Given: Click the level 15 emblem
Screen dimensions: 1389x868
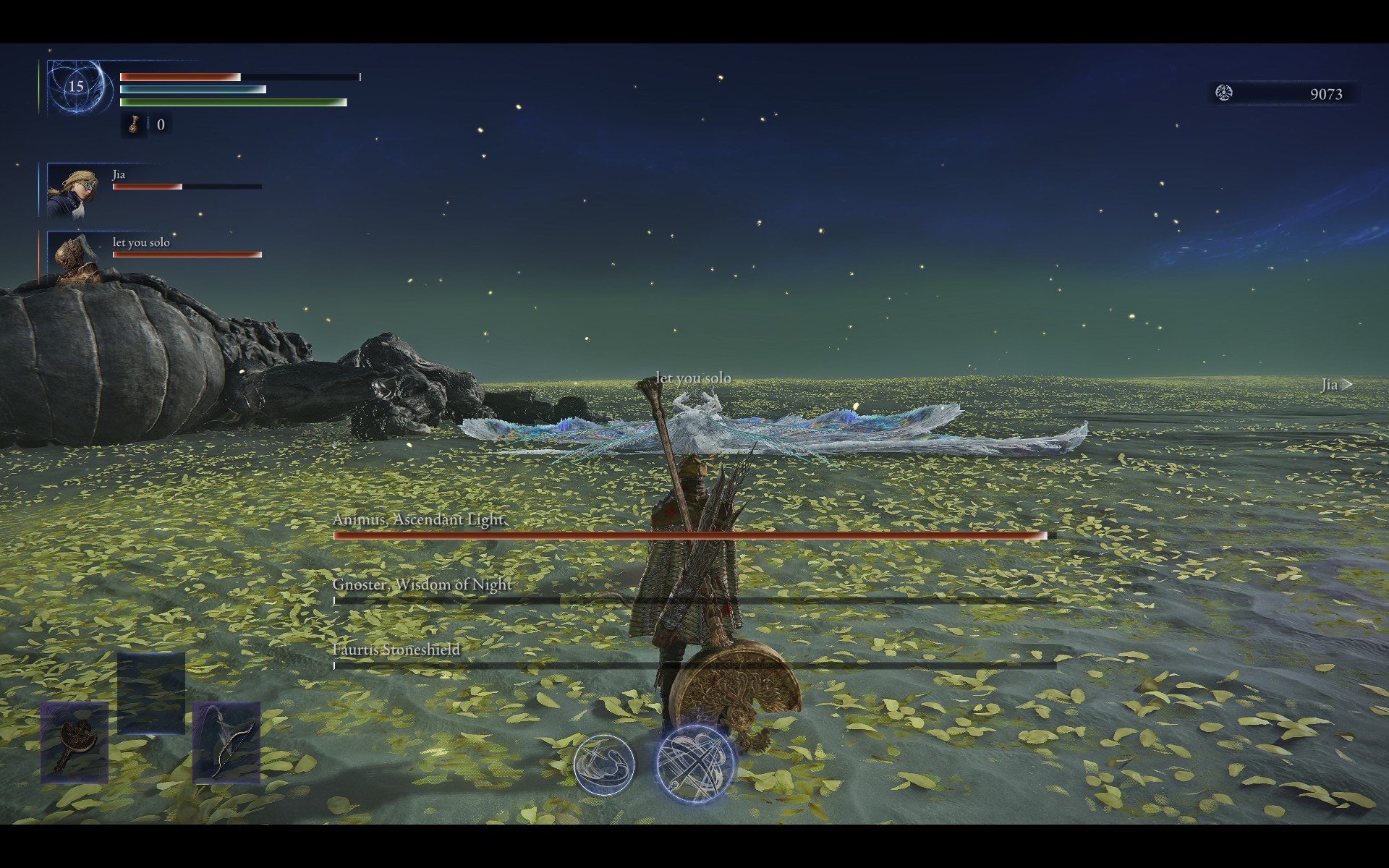Looking at the screenshot, I should pos(76,88).
